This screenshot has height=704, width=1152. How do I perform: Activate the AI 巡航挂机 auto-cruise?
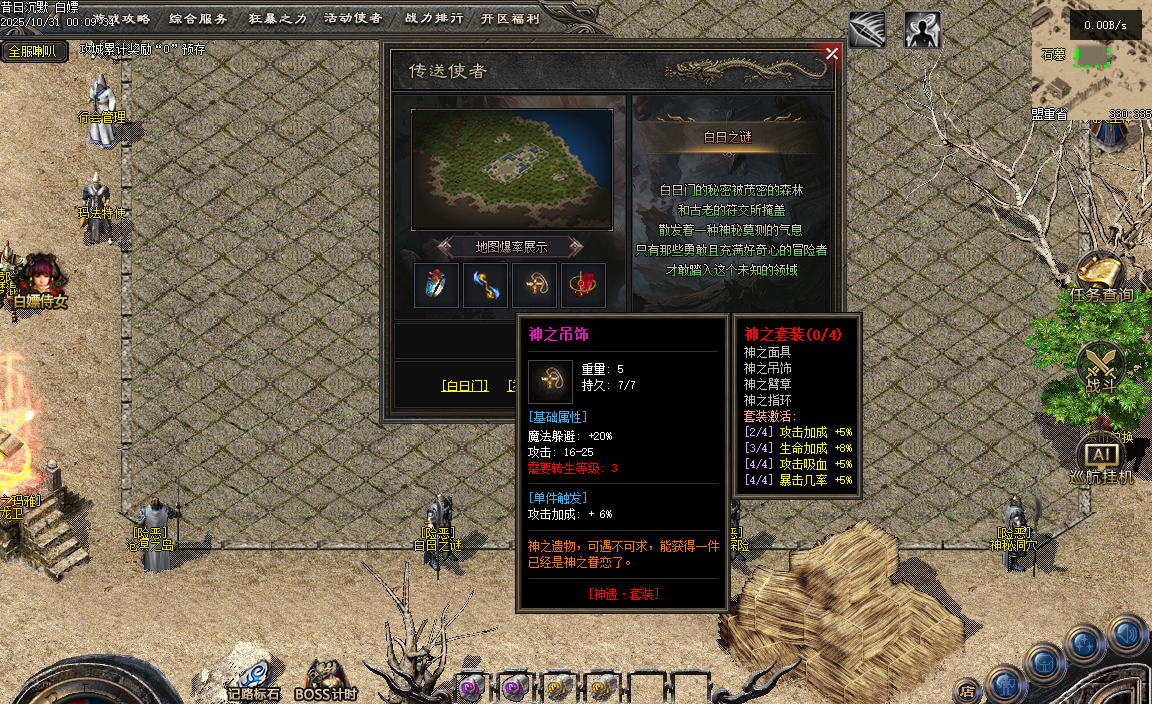1100,458
